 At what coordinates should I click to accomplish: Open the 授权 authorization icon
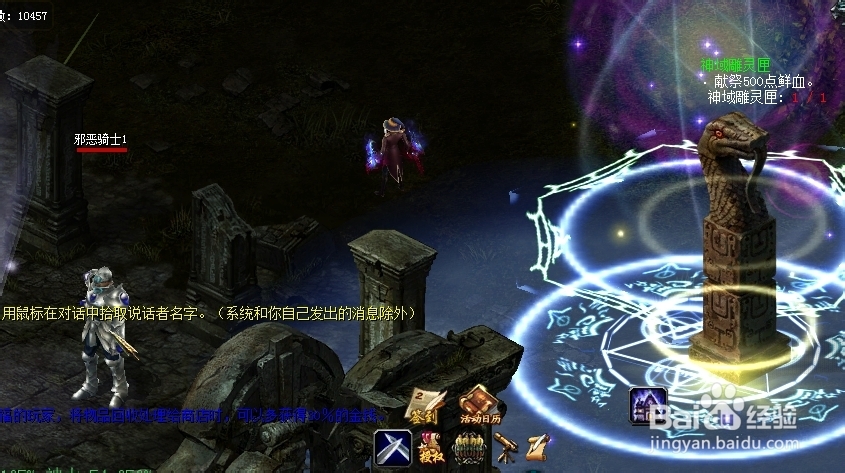pos(431,447)
